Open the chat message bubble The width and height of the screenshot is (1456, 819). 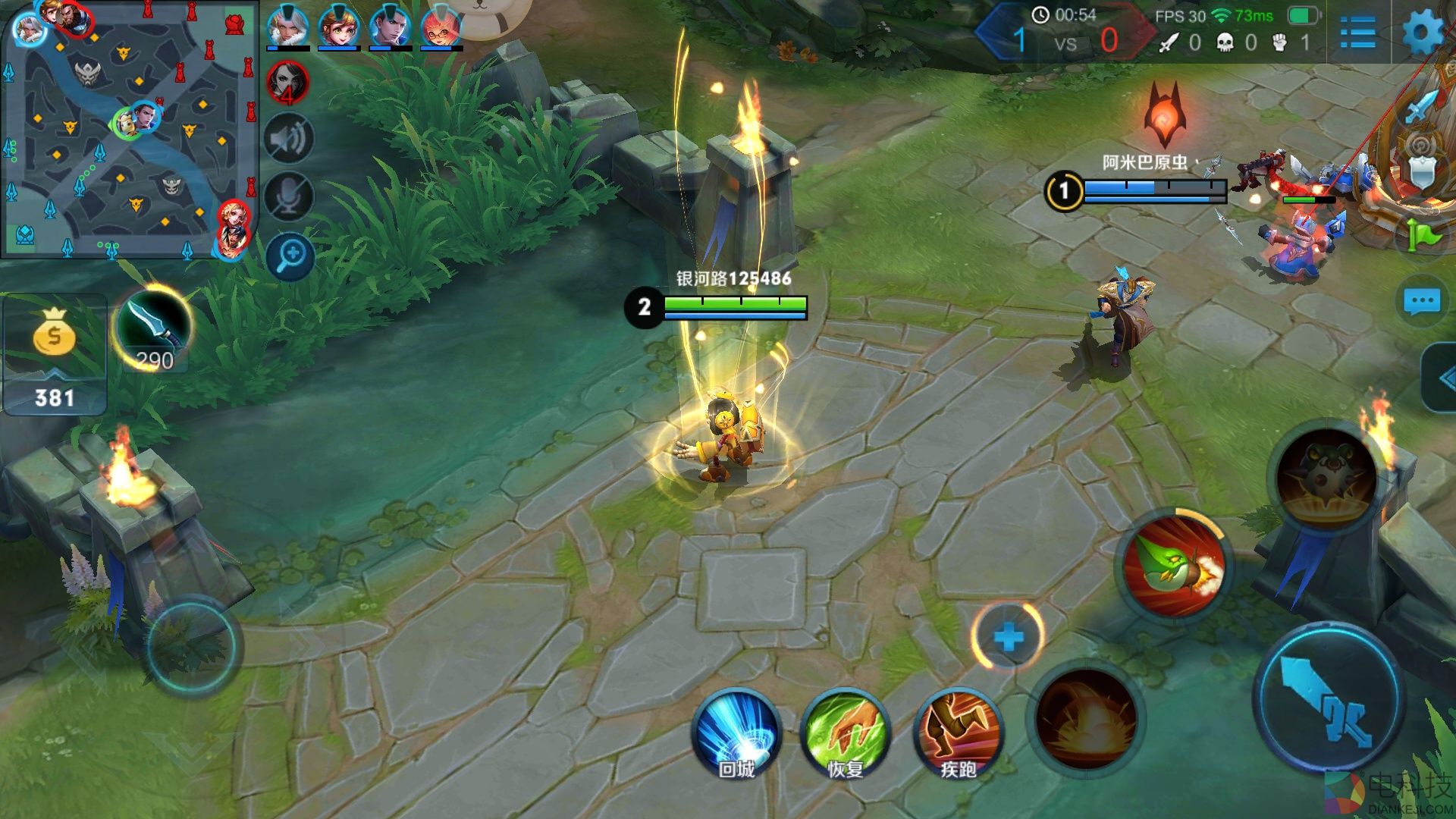[1421, 302]
